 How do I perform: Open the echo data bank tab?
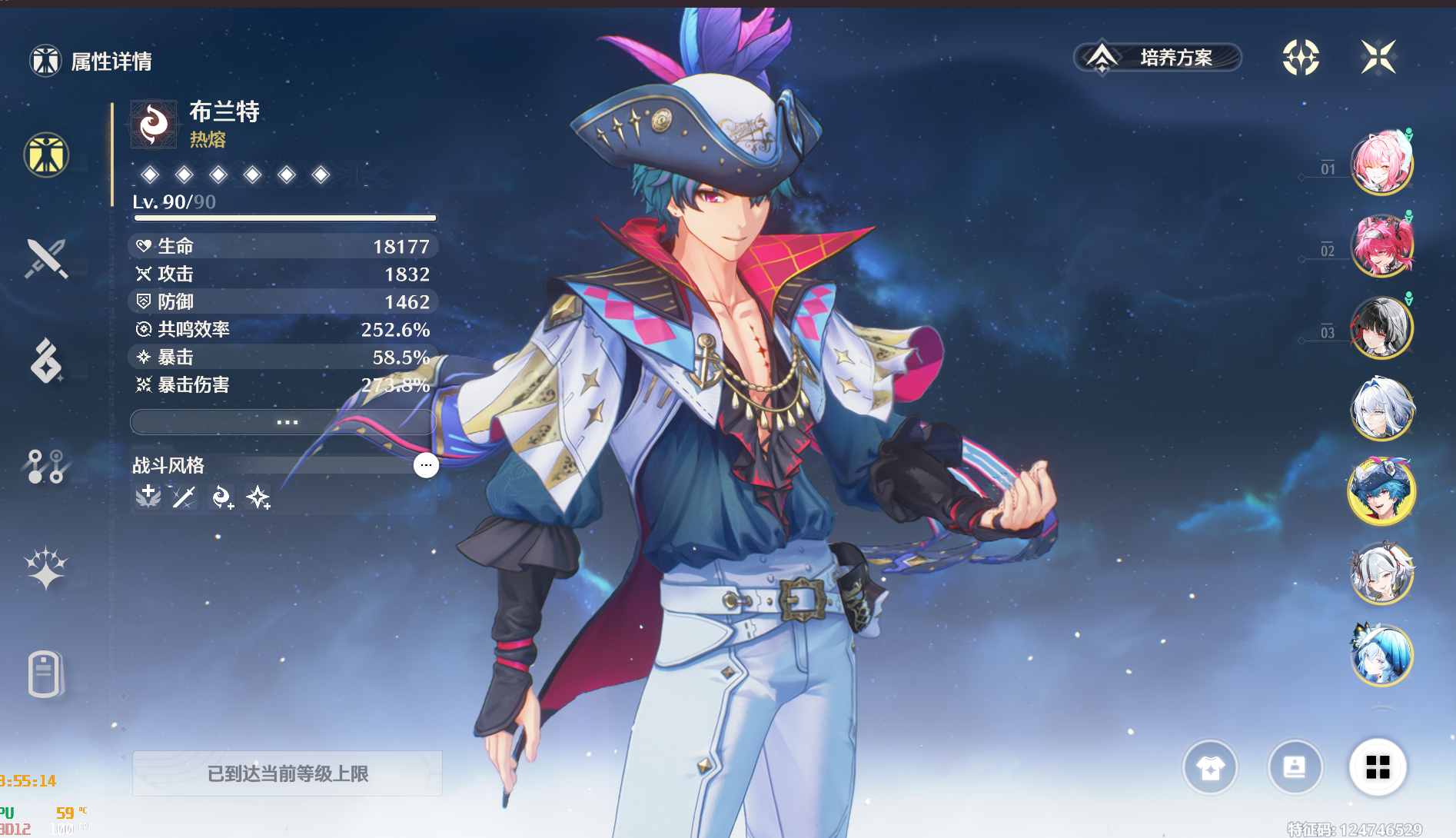(46, 361)
